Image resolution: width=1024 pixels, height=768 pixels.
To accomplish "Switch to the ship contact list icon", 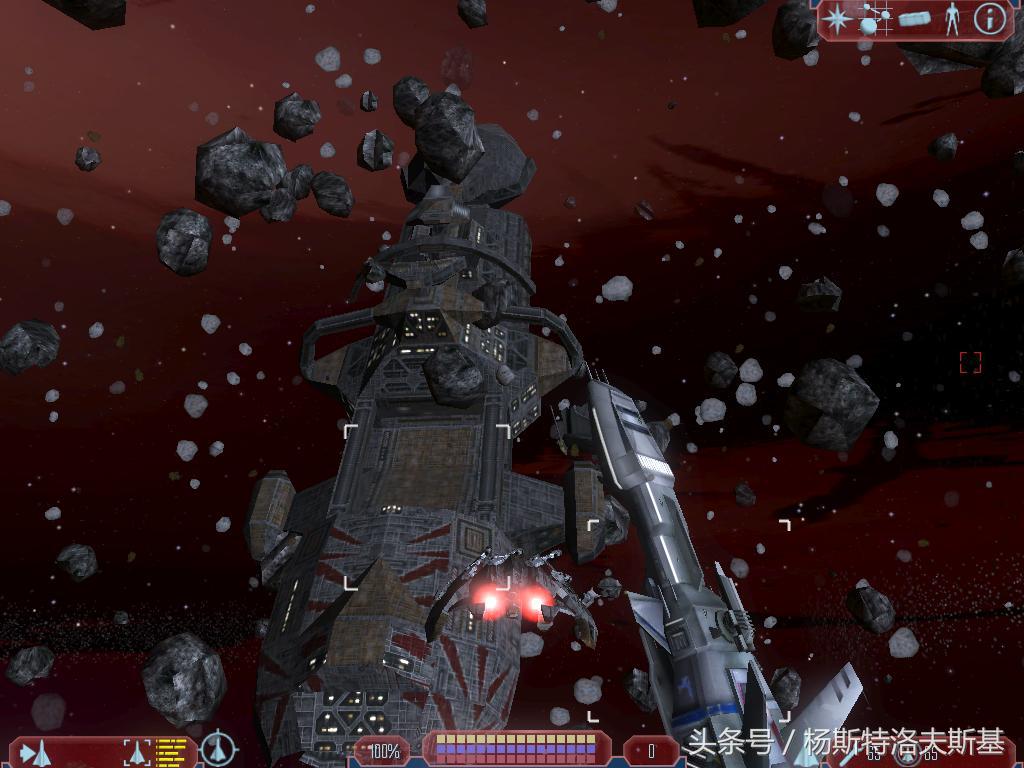I will (36, 751).
